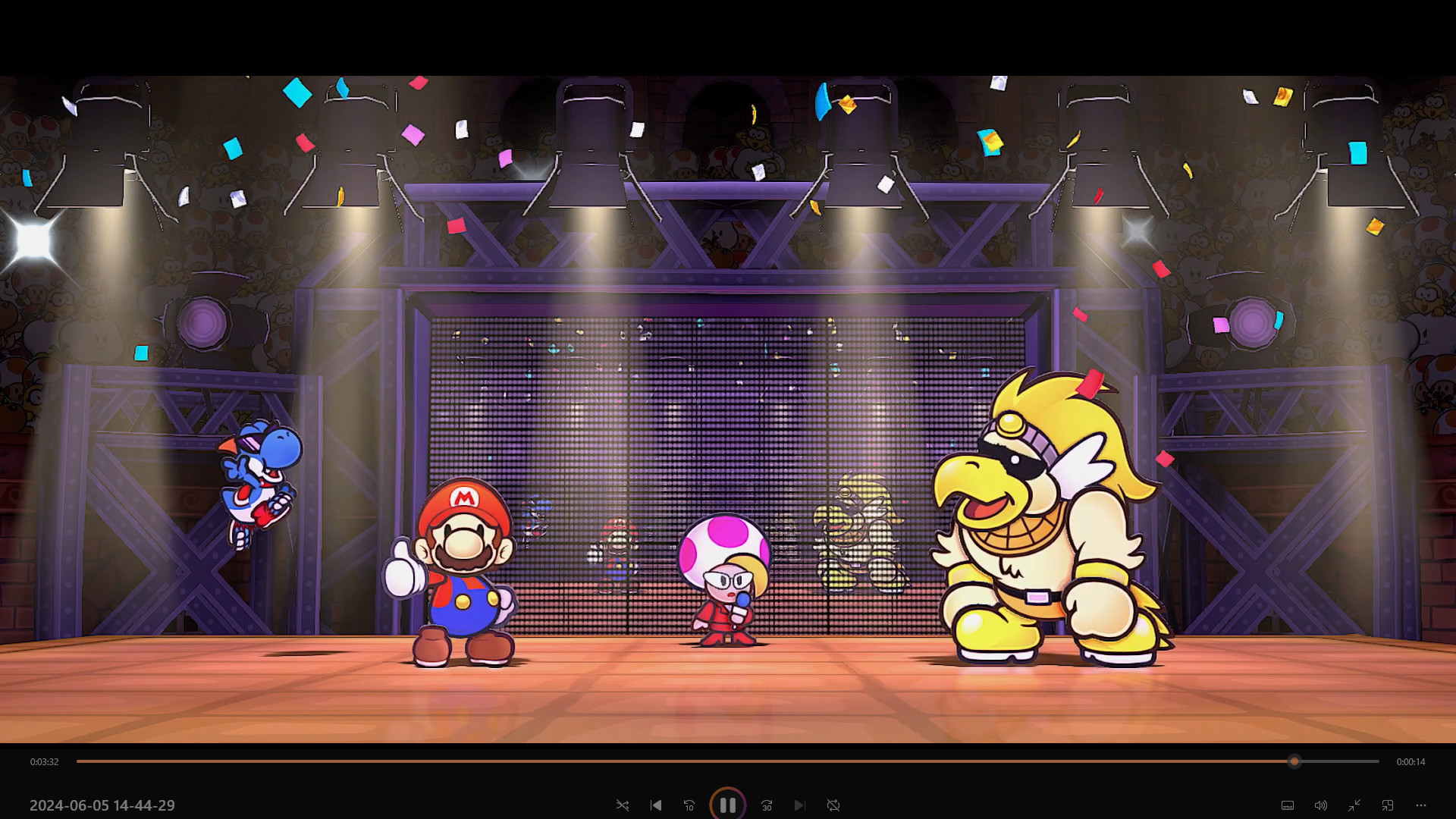Image resolution: width=1456 pixels, height=819 pixels.
Task: Click the seek bar position handle
Action: (x=1294, y=762)
